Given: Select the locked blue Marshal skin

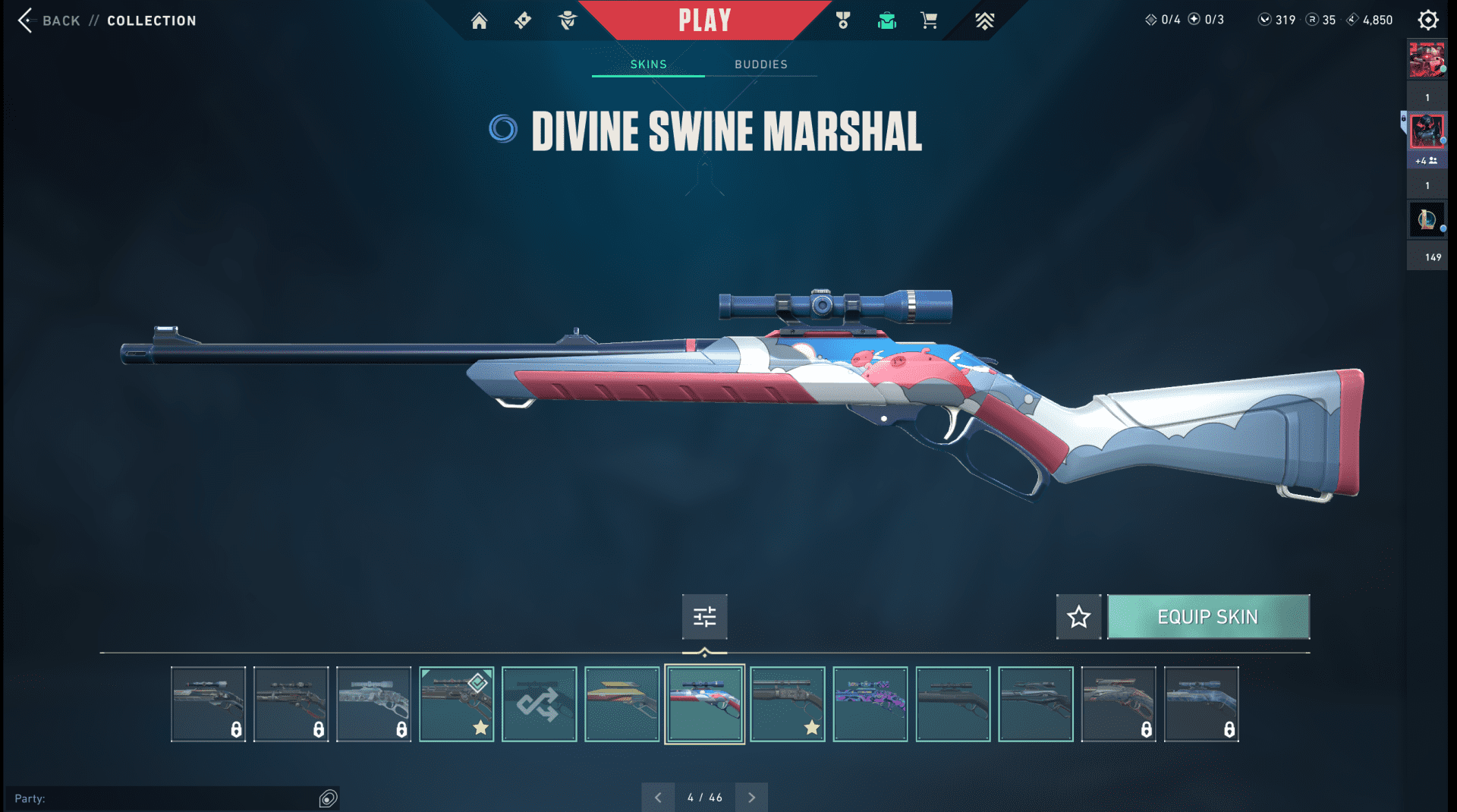Looking at the screenshot, I should tap(1201, 704).
